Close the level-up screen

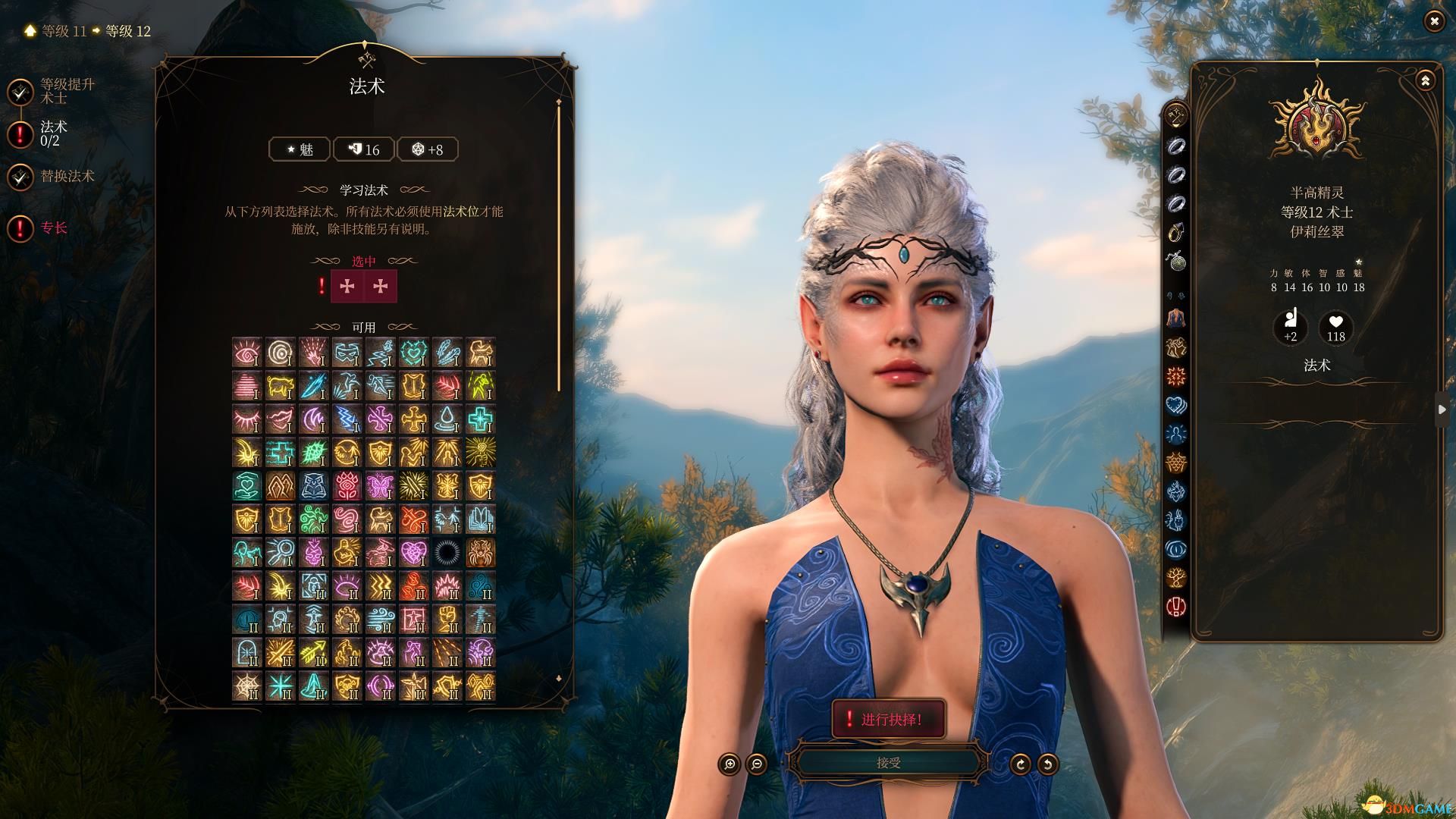[1433, 22]
